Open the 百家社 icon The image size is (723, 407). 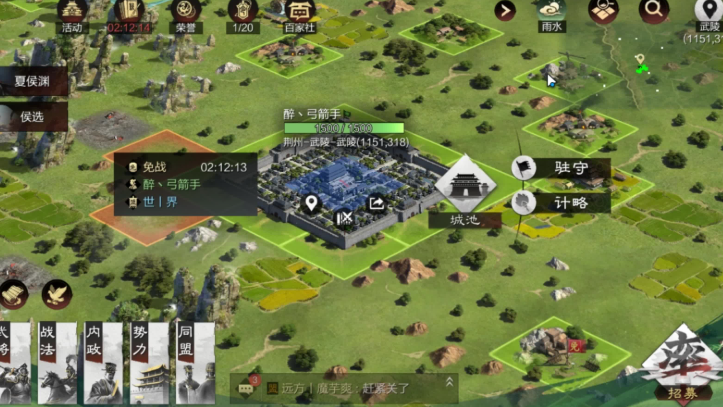299,13
